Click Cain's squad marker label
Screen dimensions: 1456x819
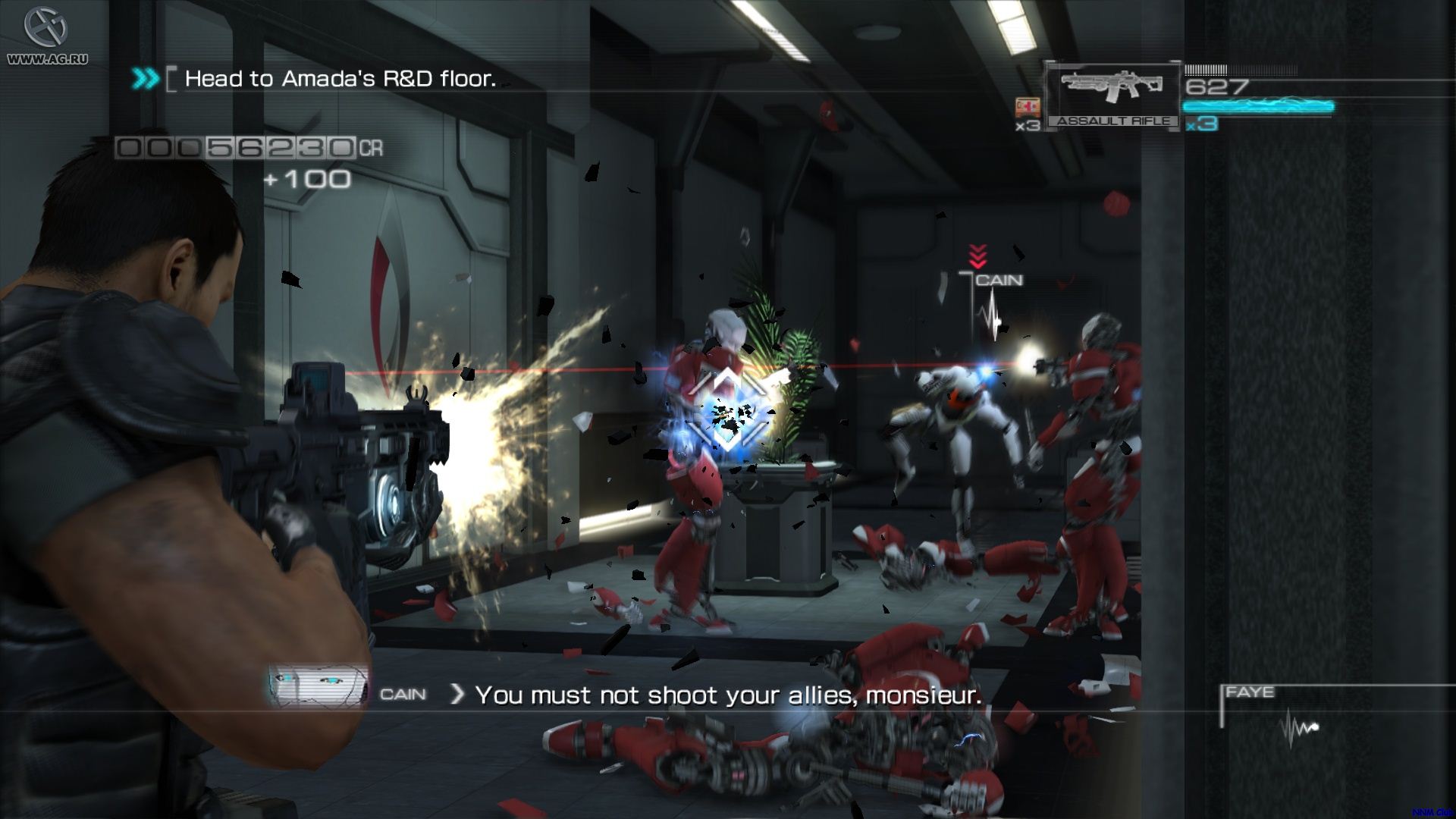999,281
